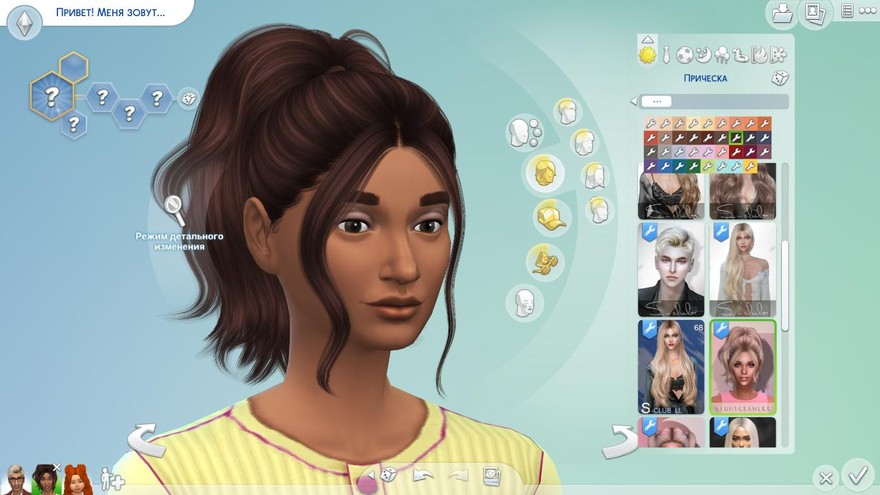
Task: Select the Nightcrawler high ponytail hairstyle thumbnail
Action: (743, 366)
